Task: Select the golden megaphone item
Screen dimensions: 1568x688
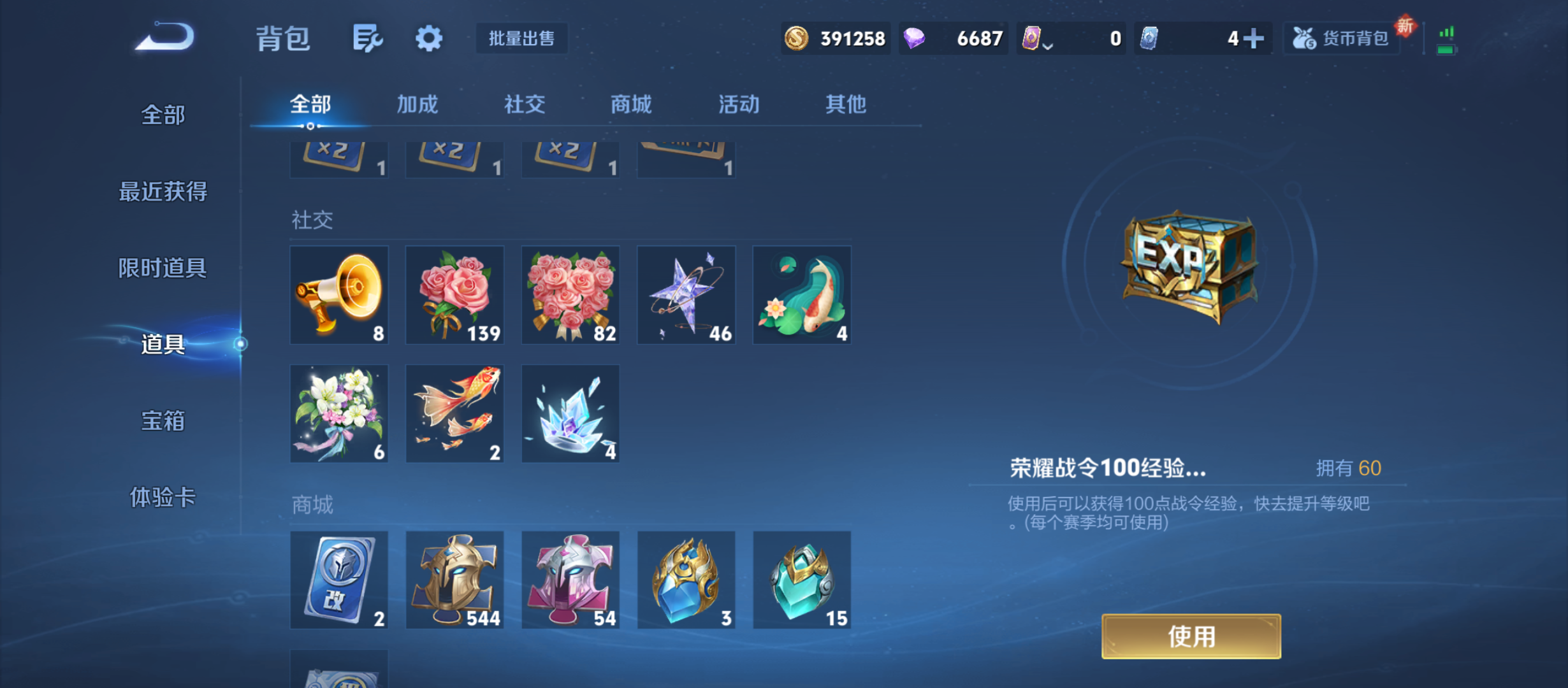Action: pos(339,294)
